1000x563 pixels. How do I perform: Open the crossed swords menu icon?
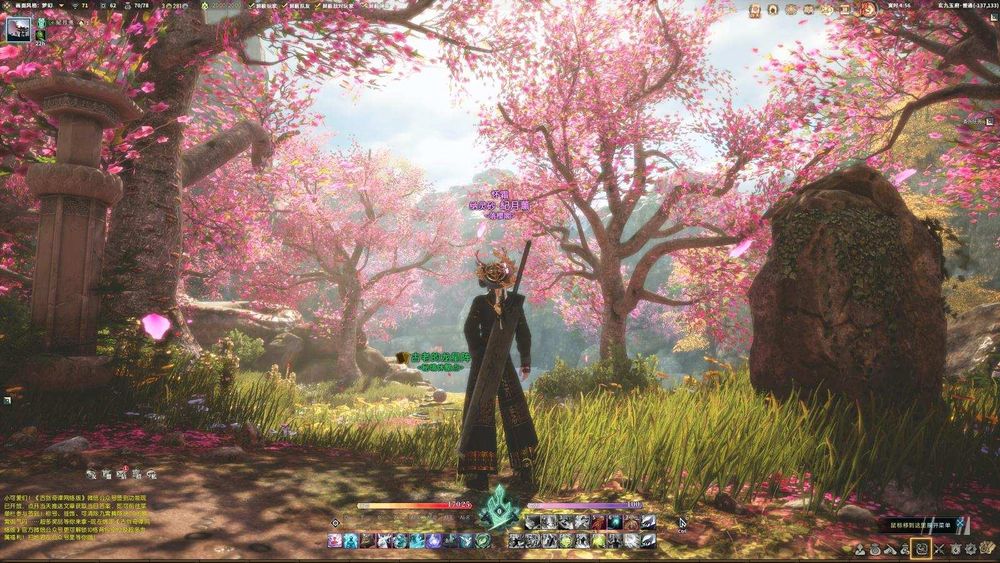(937, 548)
